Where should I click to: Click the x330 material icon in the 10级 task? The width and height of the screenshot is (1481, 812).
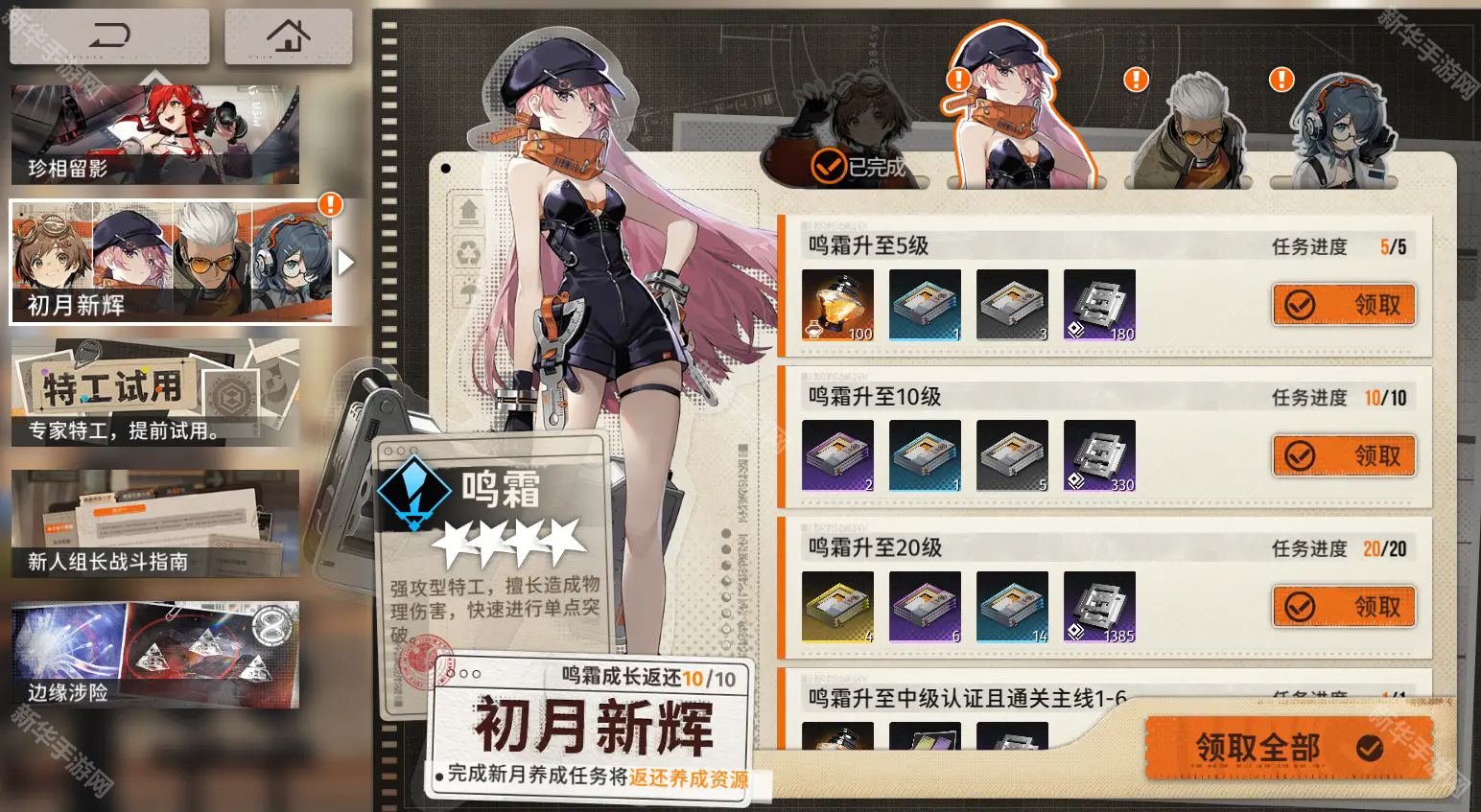pos(1099,455)
